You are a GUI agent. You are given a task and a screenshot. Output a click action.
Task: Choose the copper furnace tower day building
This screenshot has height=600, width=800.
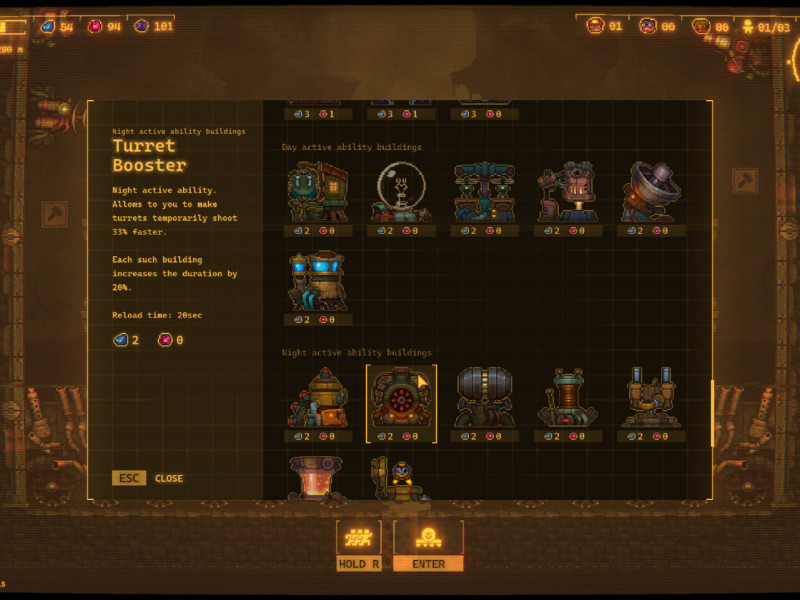(567, 192)
